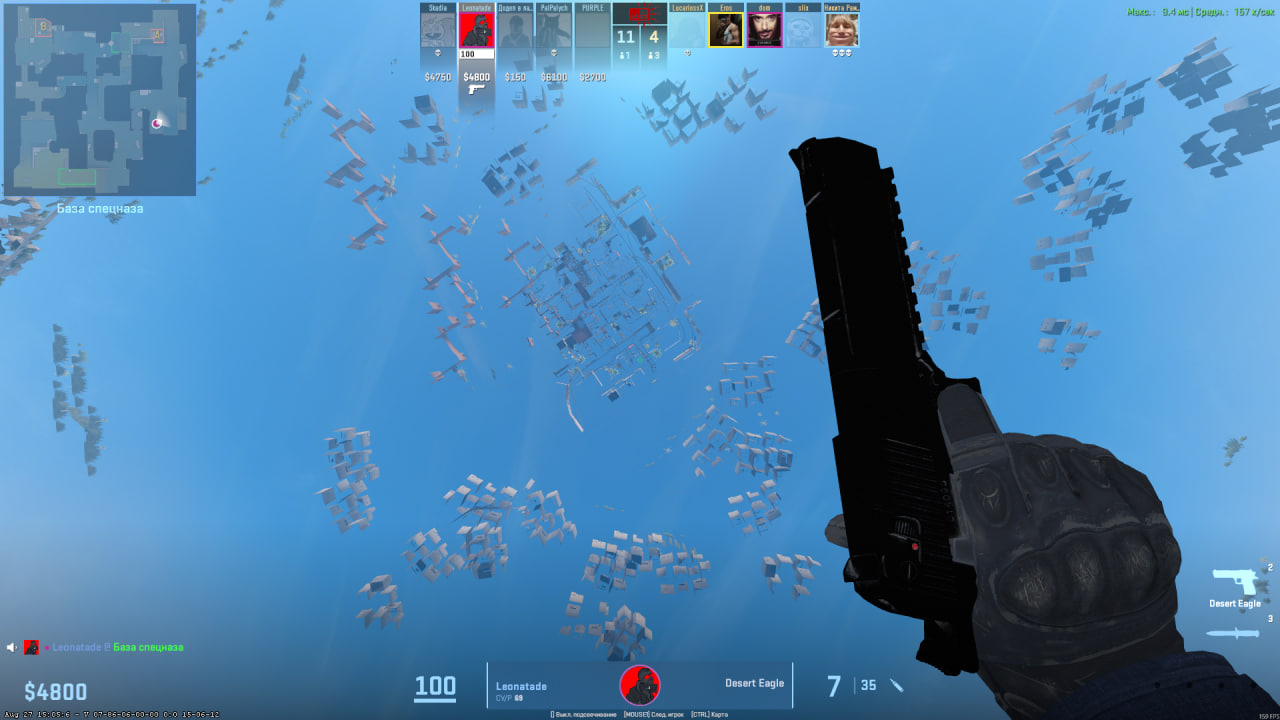Click the bomb icon on the scoreboard

coord(640,14)
